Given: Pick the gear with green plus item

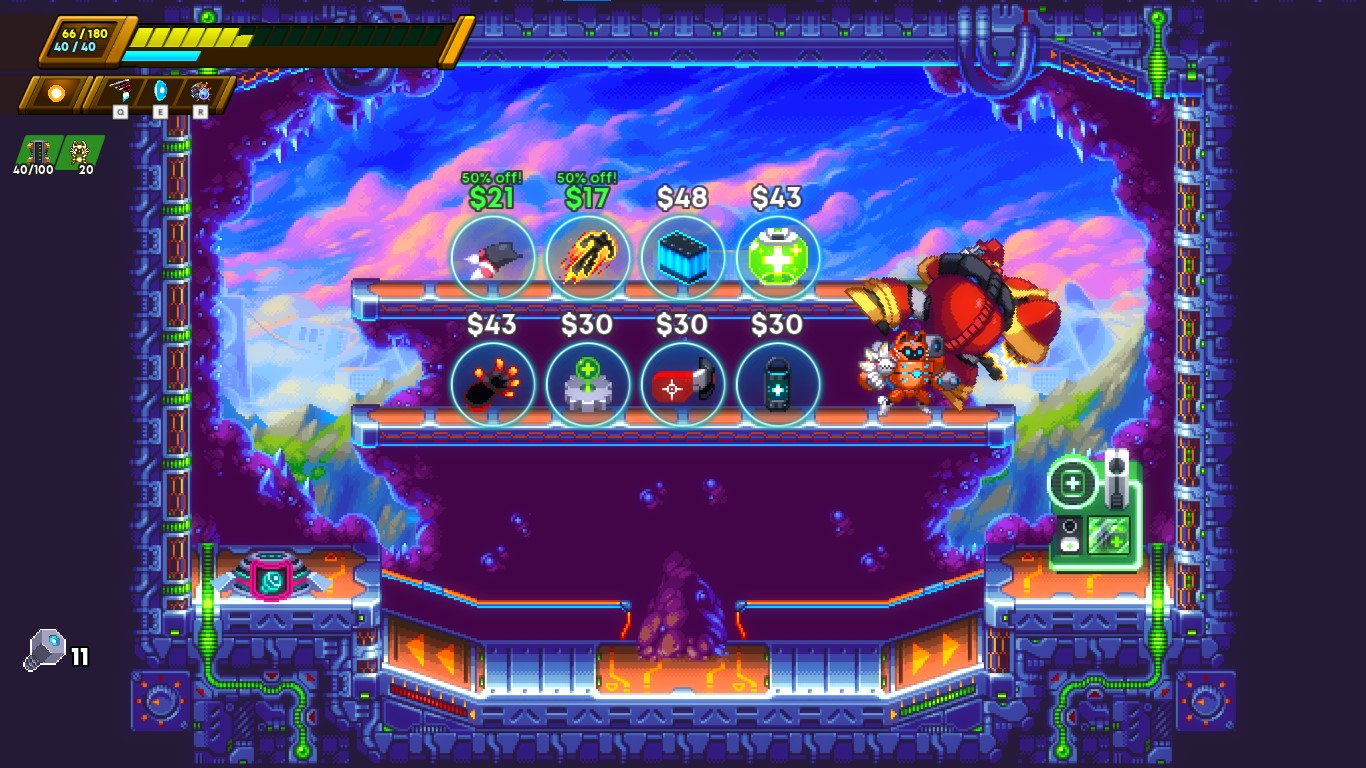Looking at the screenshot, I should 587,385.
